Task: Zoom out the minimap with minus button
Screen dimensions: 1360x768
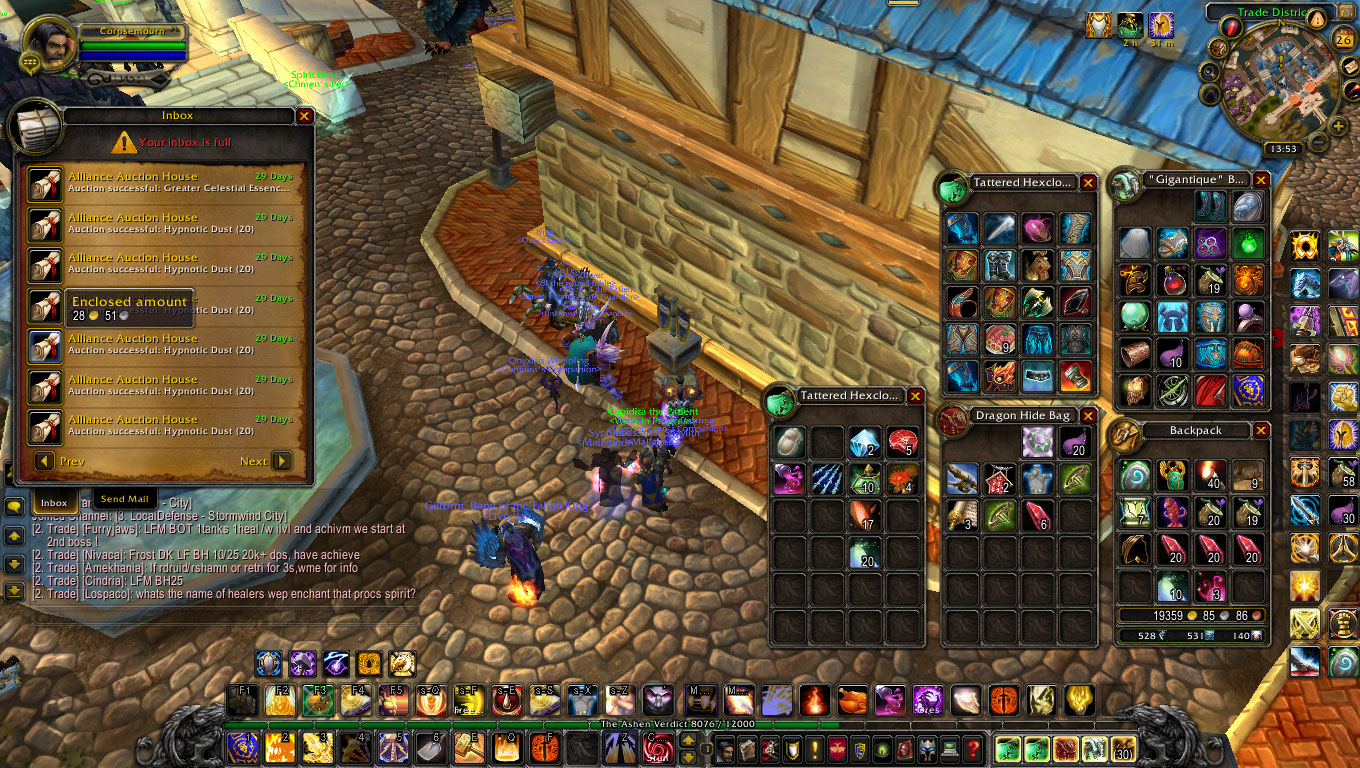Action: (1321, 143)
